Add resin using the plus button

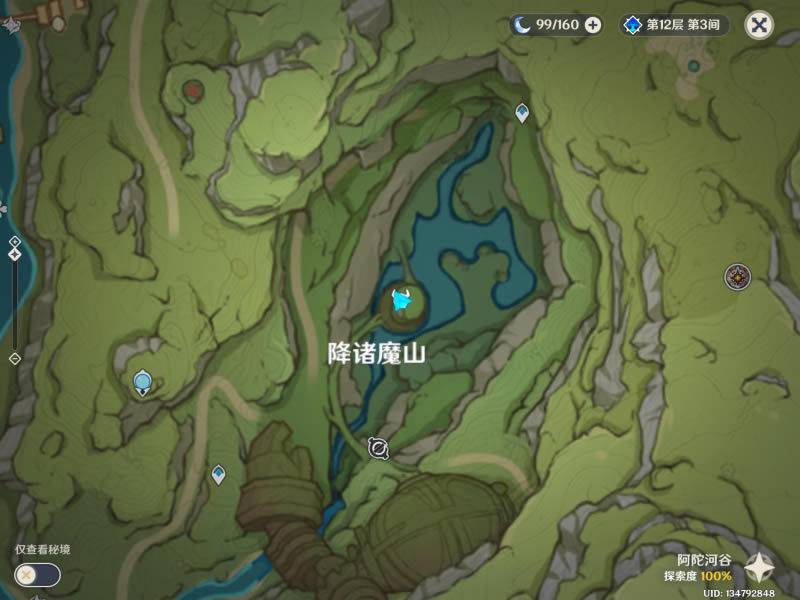[593, 25]
